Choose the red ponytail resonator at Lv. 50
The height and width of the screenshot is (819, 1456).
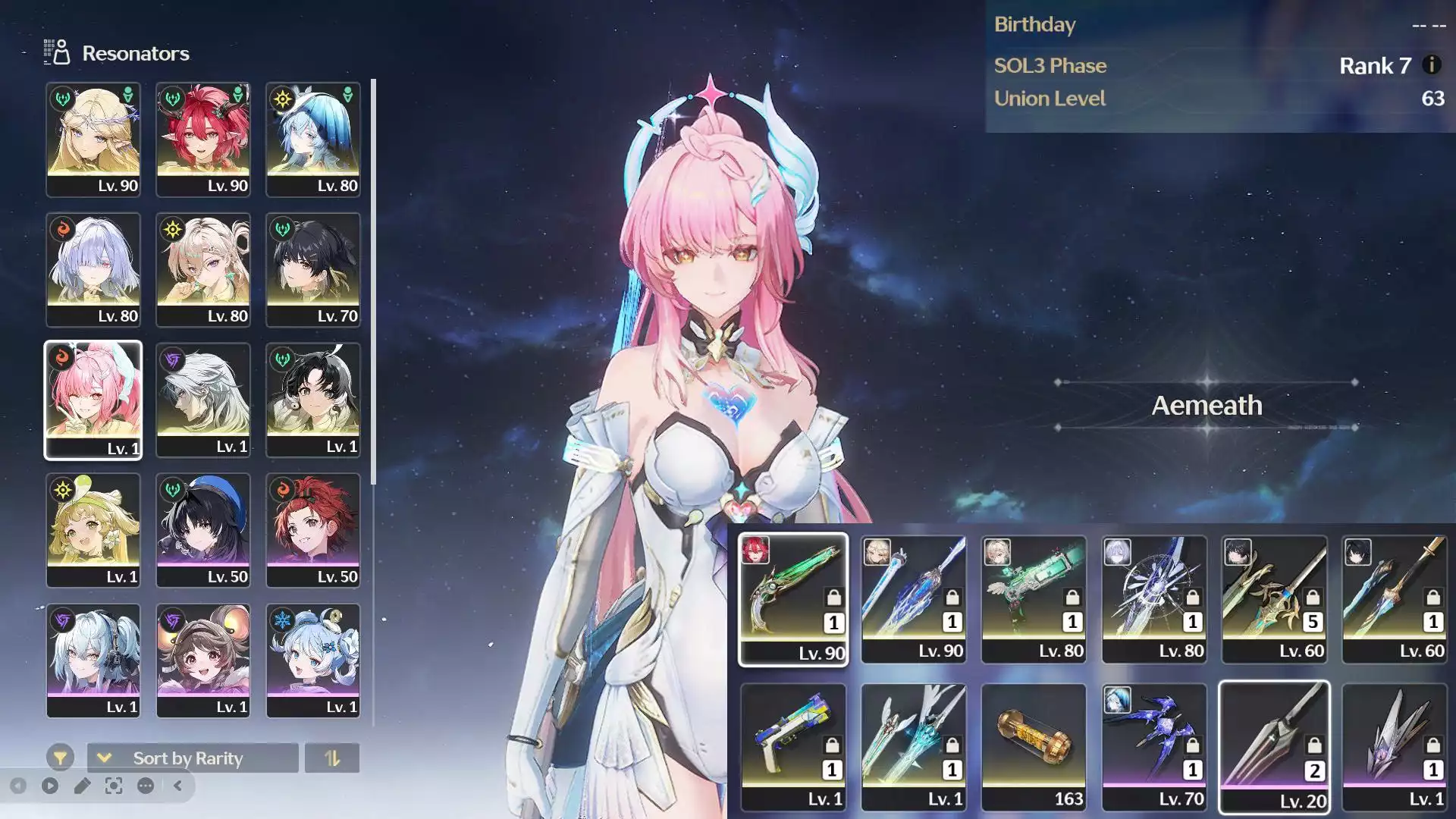point(313,530)
